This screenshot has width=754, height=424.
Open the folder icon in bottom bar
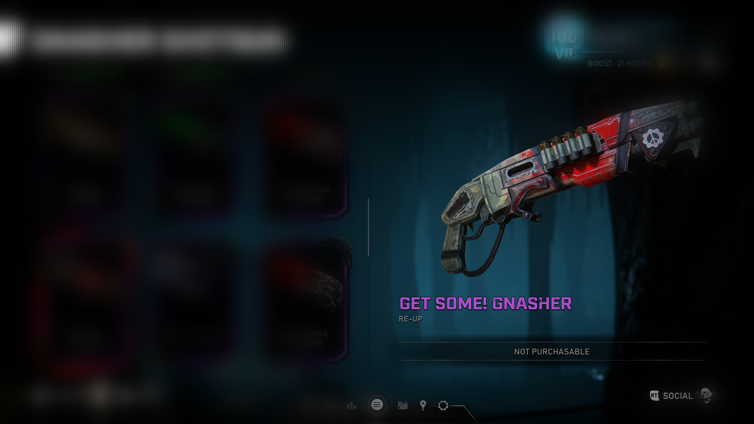coord(402,406)
